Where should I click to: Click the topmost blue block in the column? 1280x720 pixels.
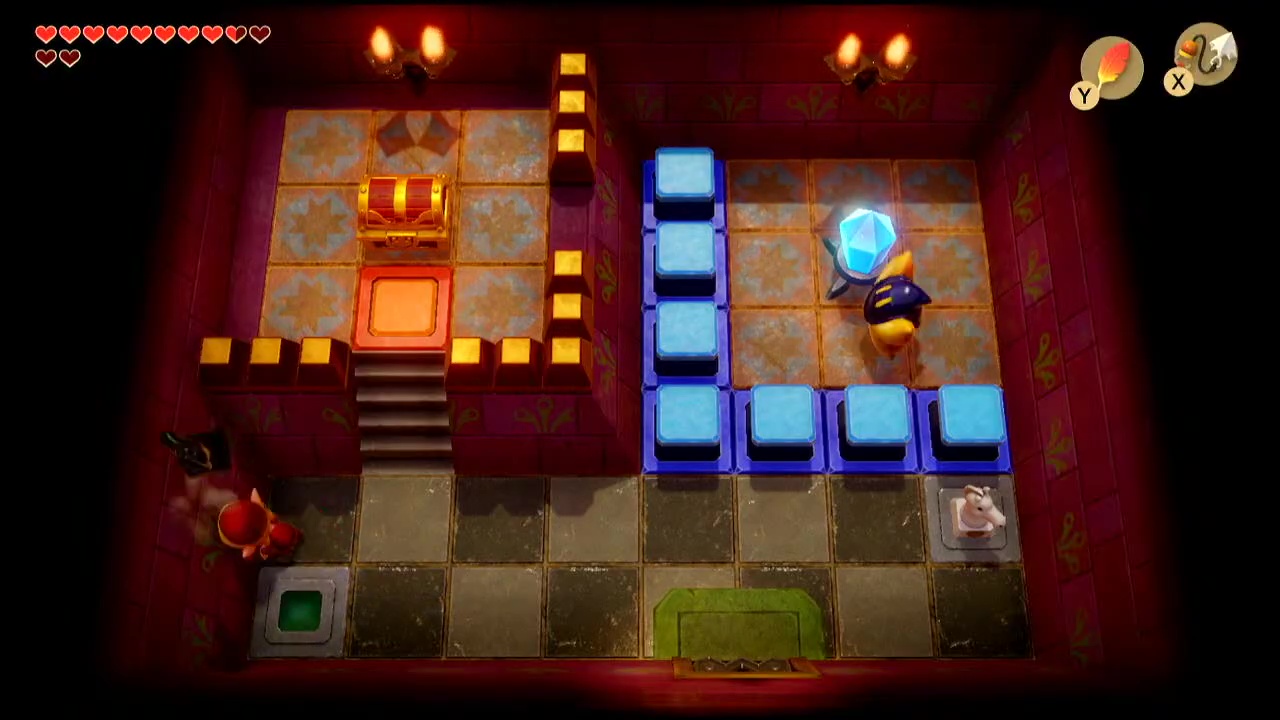click(x=685, y=175)
